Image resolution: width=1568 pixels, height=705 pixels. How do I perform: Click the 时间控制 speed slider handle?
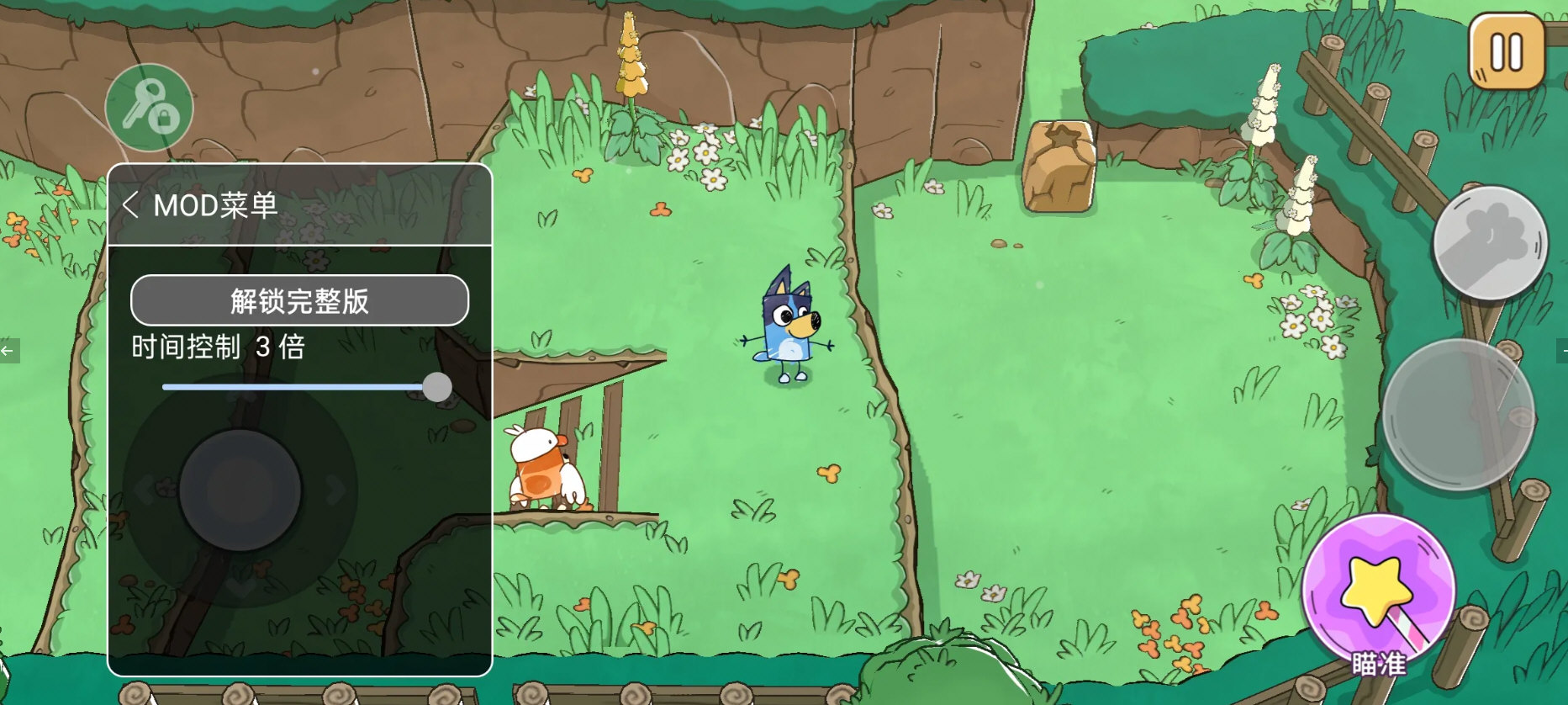[437, 387]
